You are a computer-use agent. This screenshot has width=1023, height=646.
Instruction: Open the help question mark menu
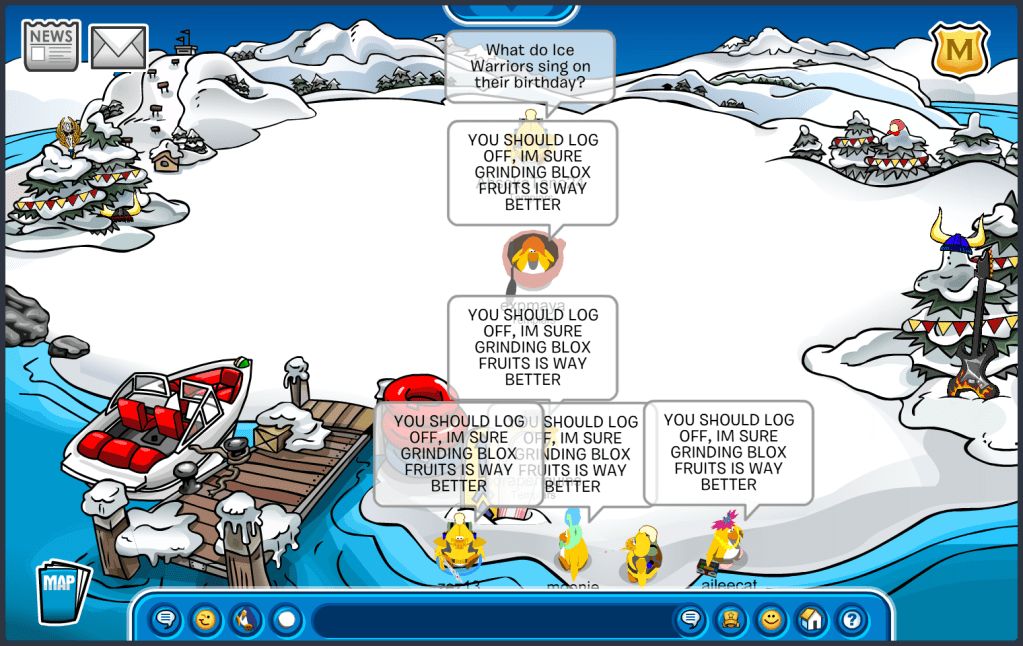click(x=851, y=620)
